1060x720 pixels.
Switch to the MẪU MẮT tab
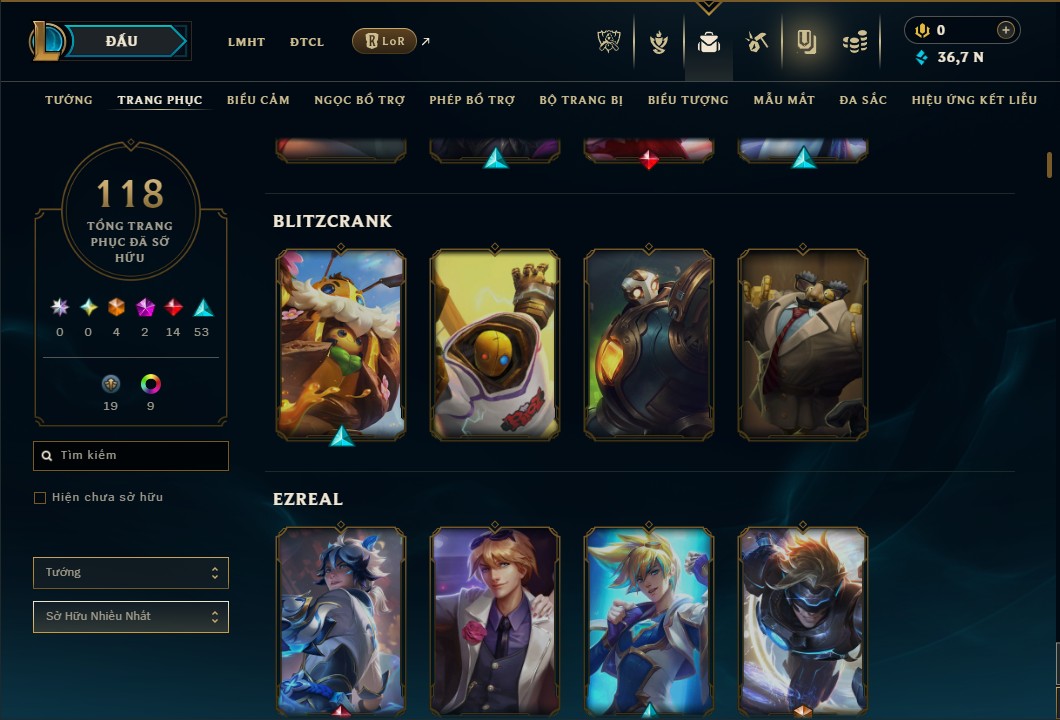(x=784, y=100)
